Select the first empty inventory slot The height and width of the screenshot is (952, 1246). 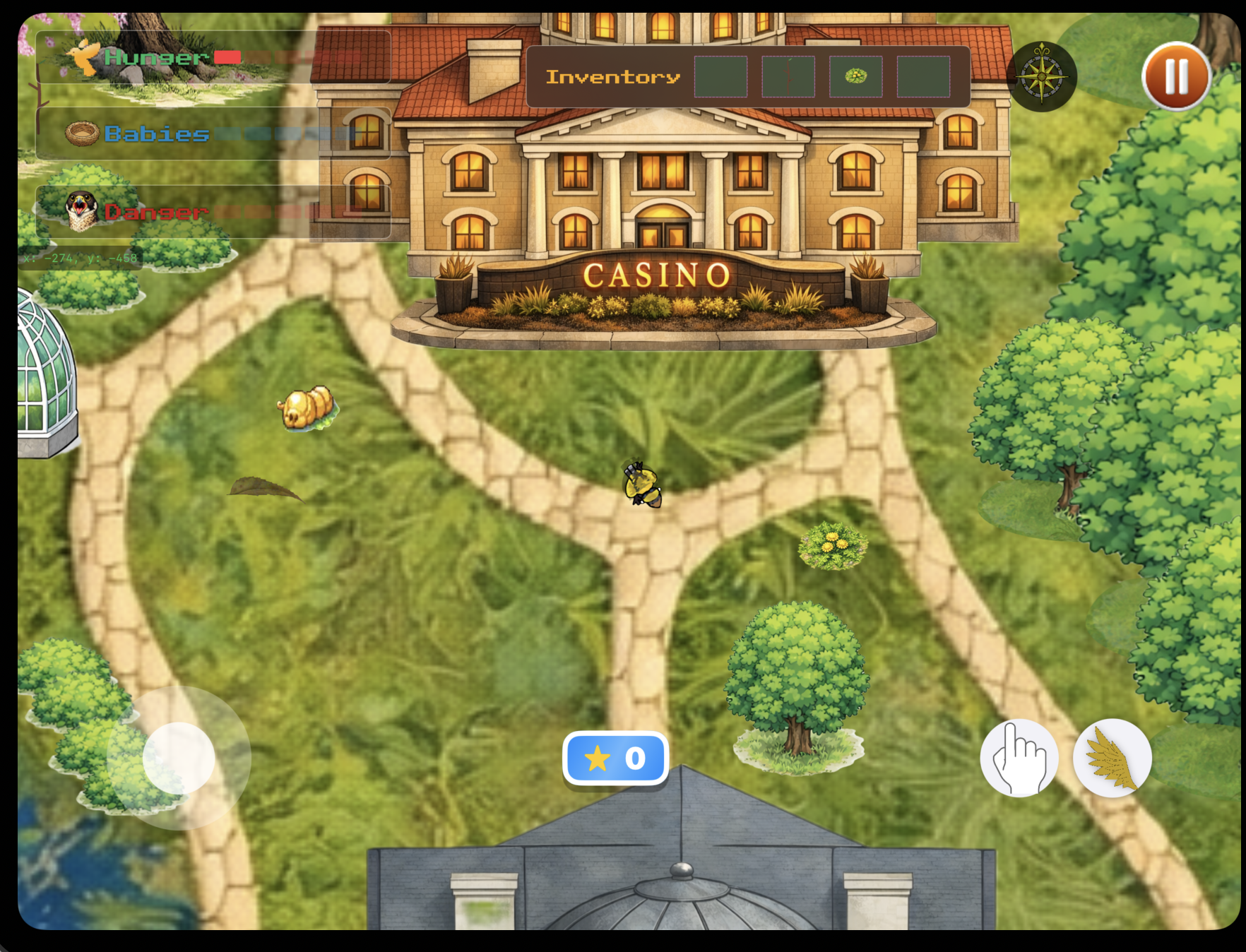(x=720, y=77)
